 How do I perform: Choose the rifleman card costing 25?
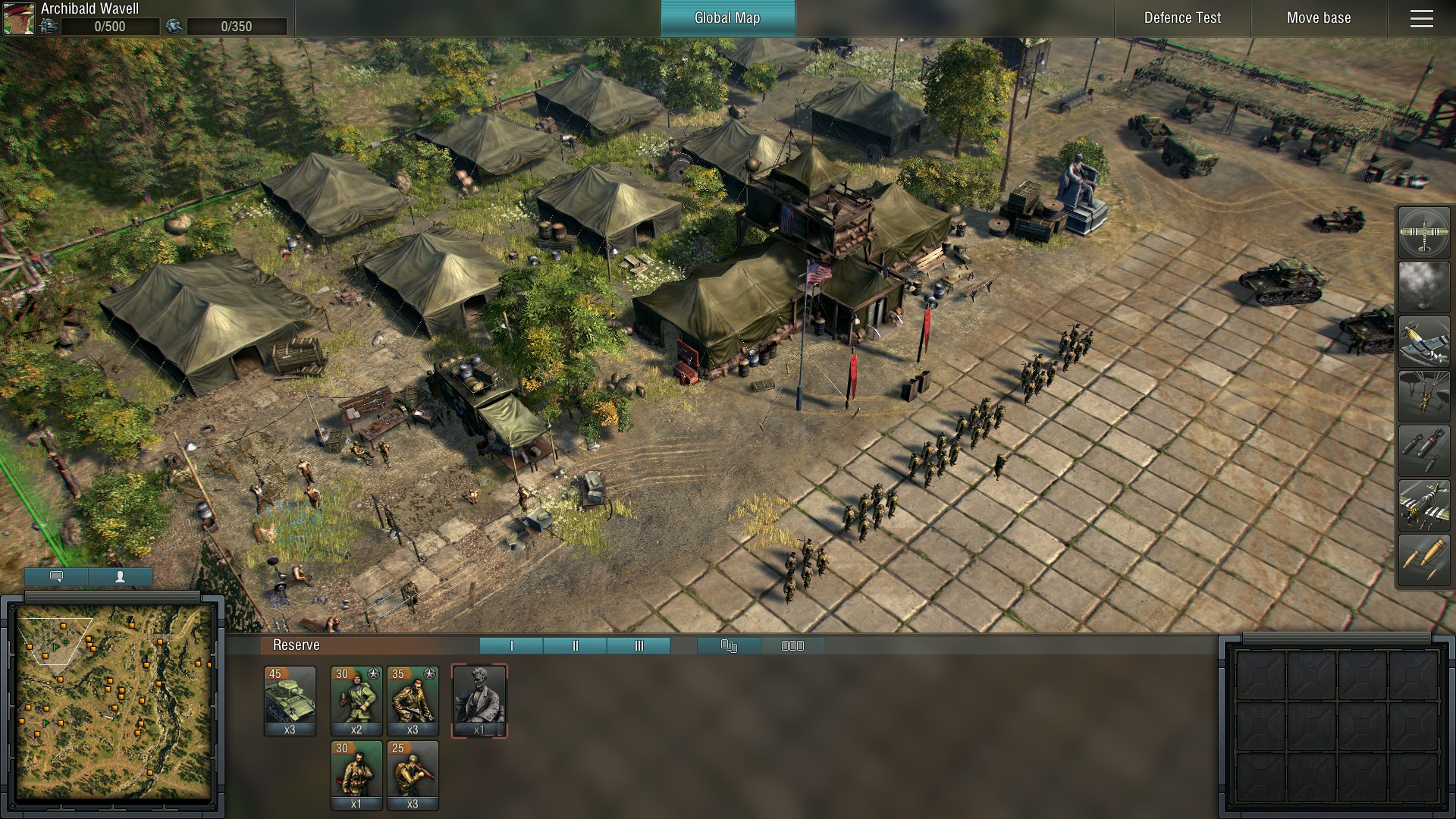(x=413, y=774)
